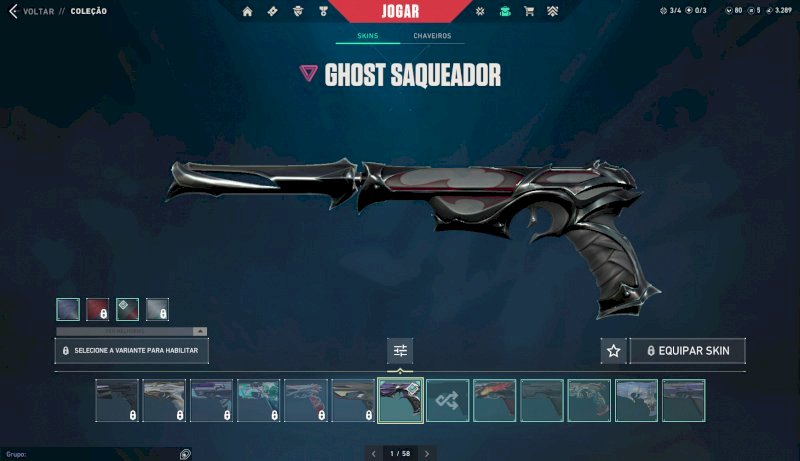Choose the locked gray variant swatch
Image resolution: width=800 pixels, height=461 pixels.
[157, 309]
